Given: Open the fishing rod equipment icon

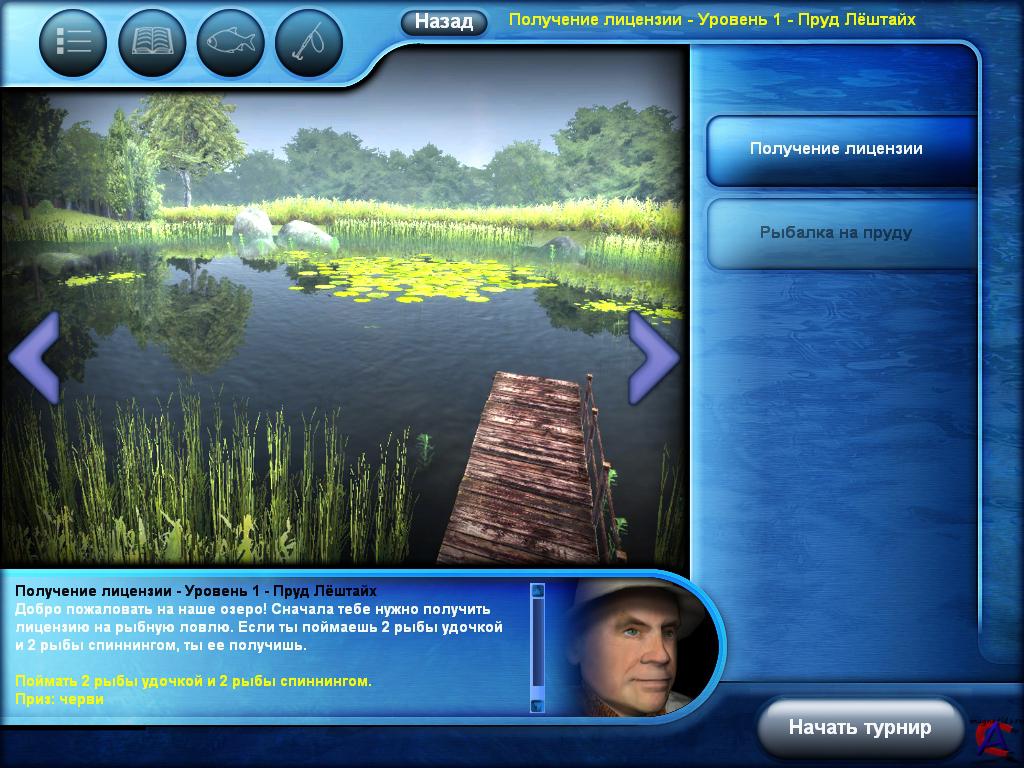Looking at the screenshot, I should pos(308,43).
